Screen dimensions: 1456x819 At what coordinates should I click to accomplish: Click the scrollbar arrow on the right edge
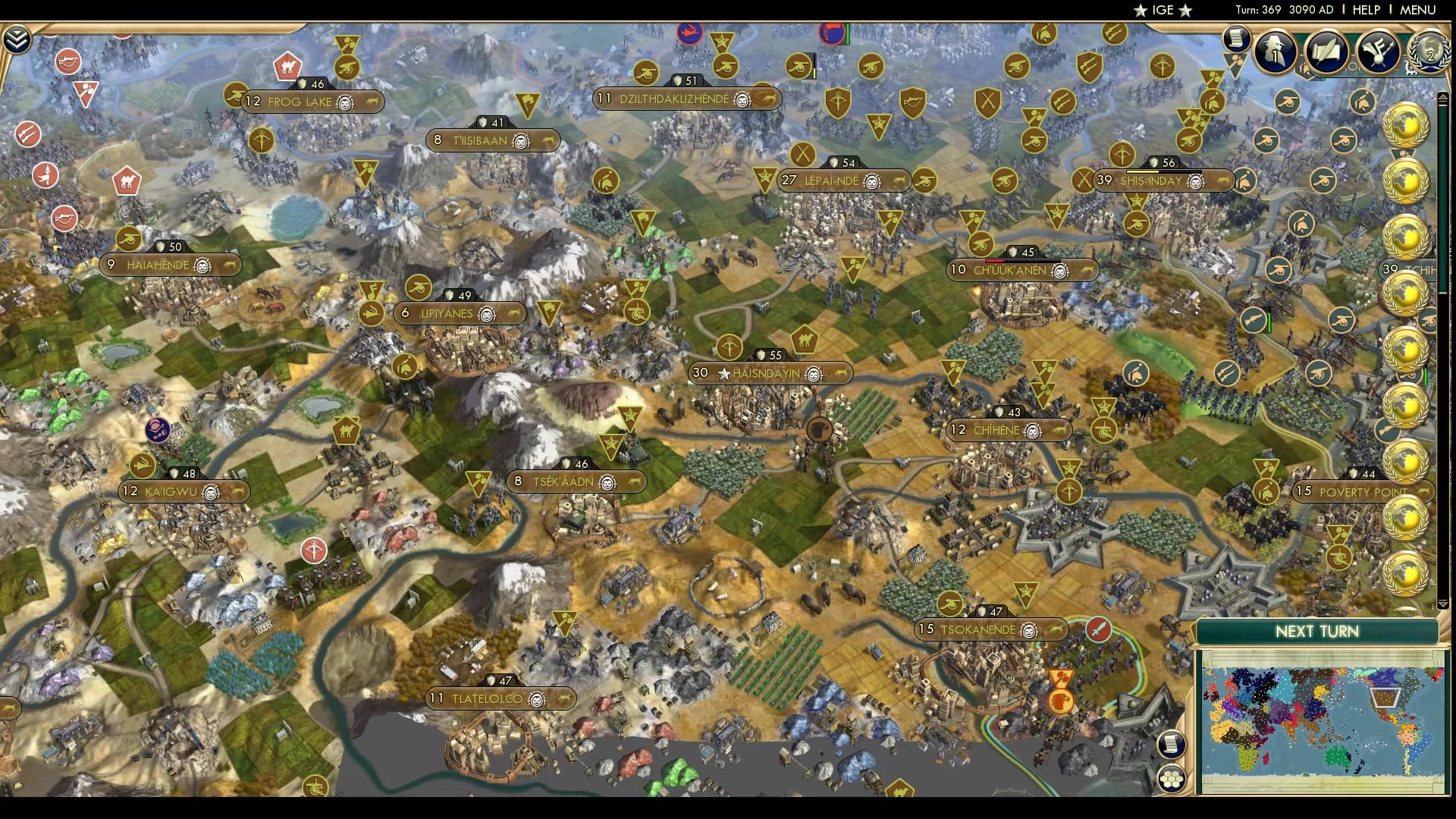(1441, 96)
